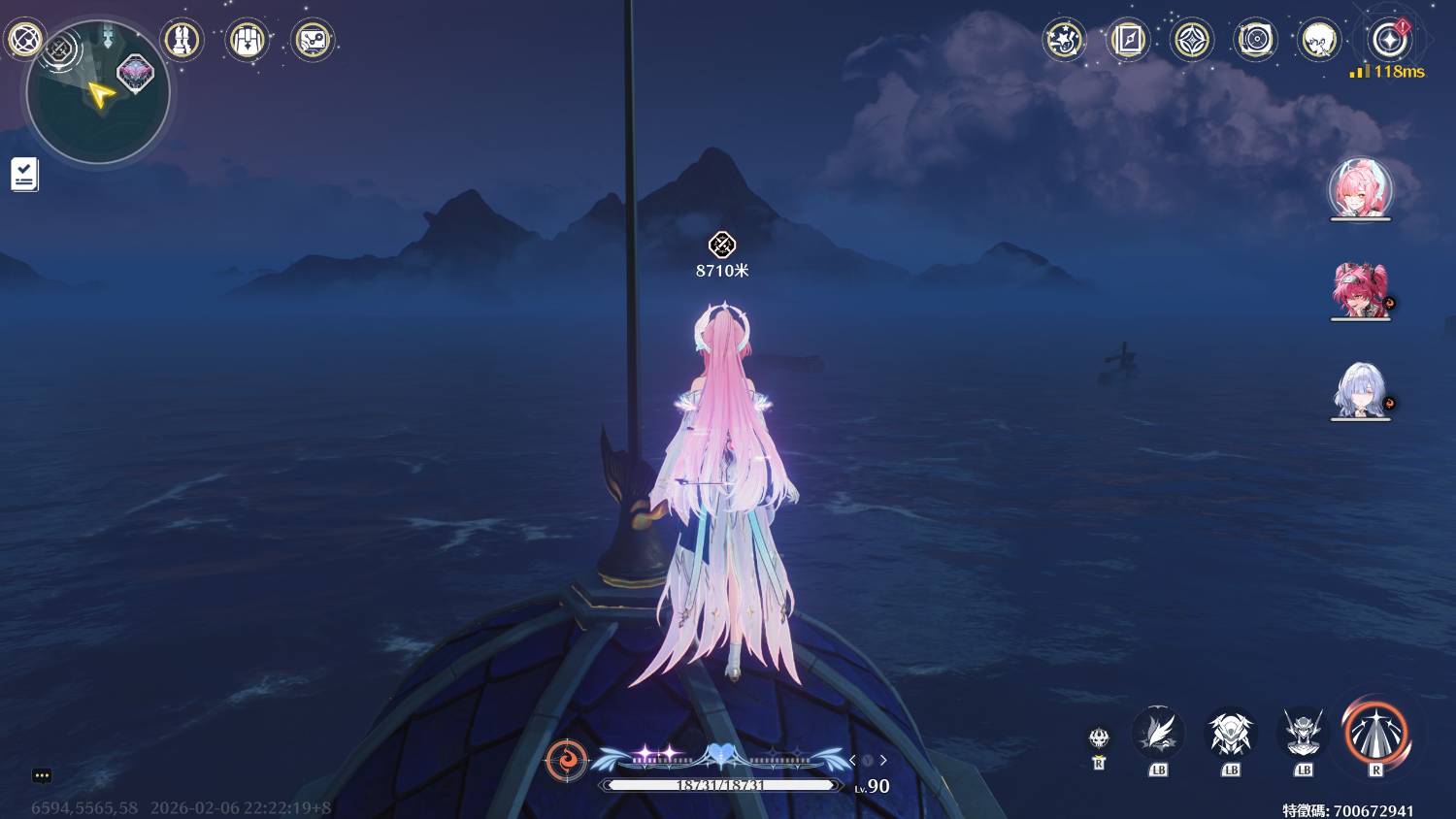Select the crossed-swords waypoint marker showing 8710米
This screenshot has width=1456, height=819.
point(721,245)
